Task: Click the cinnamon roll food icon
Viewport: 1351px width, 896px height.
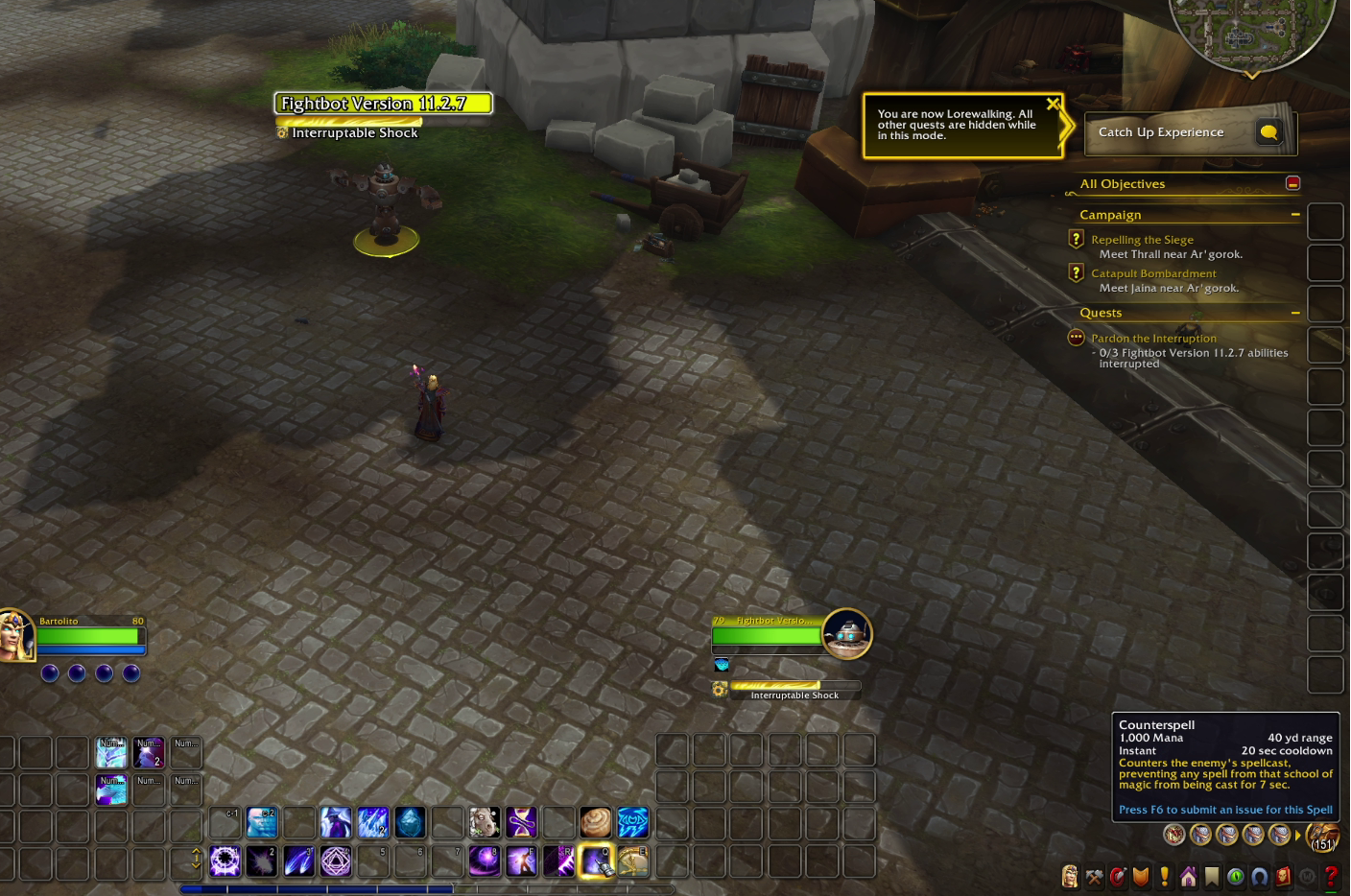Action: click(595, 822)
